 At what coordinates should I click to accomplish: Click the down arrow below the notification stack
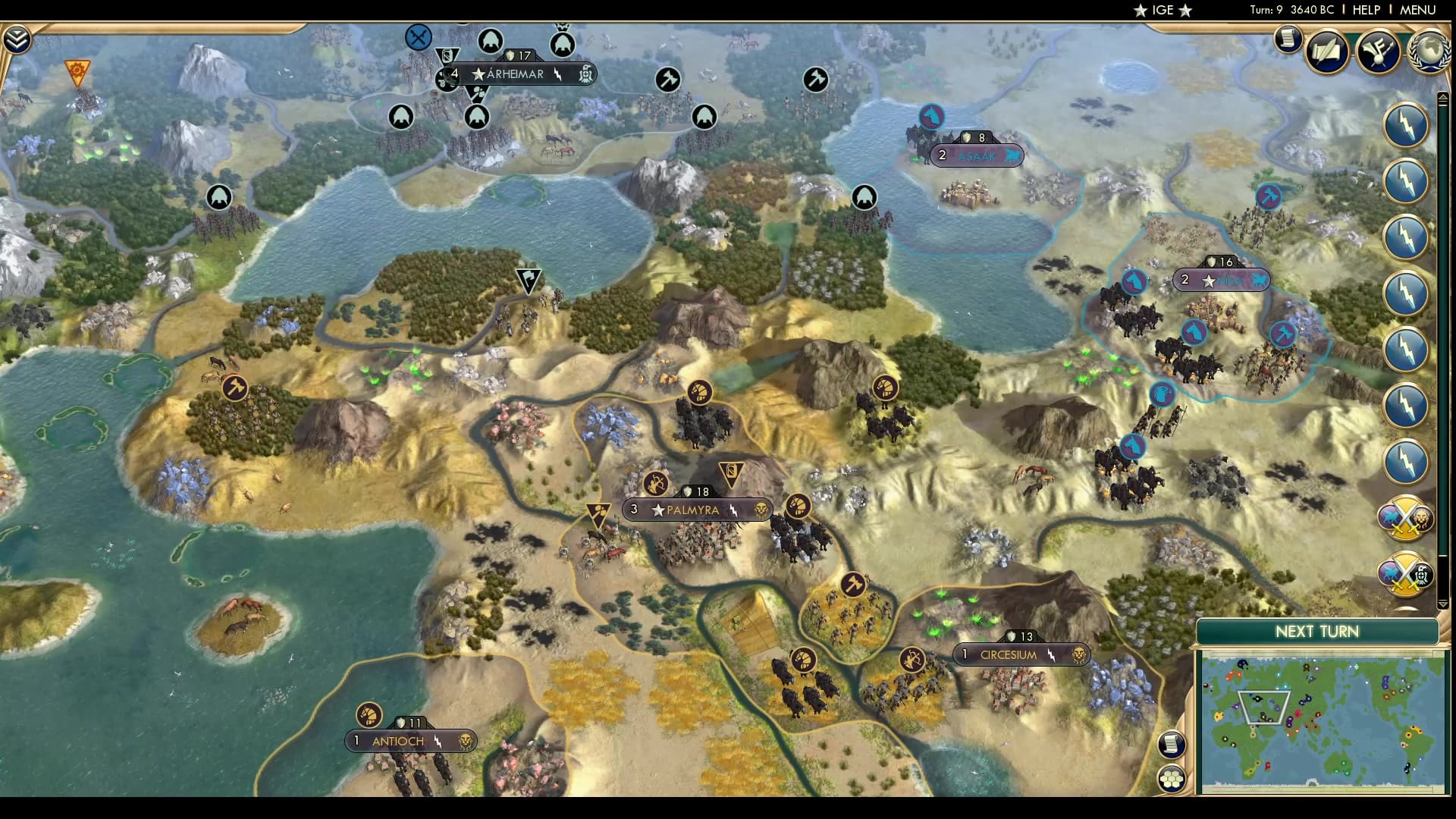coord(1442,602)
